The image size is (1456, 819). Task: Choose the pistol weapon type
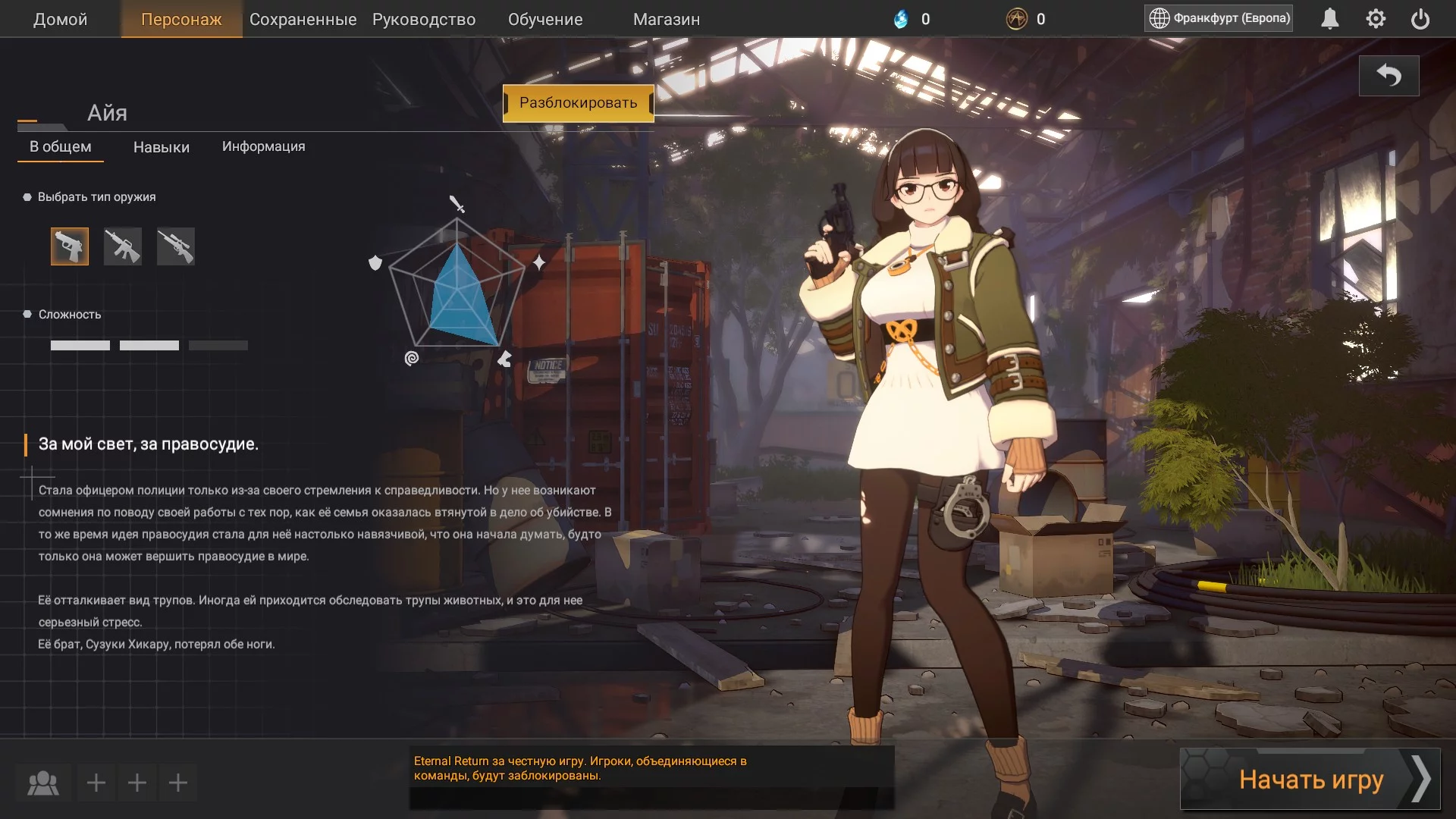point(70,246)
